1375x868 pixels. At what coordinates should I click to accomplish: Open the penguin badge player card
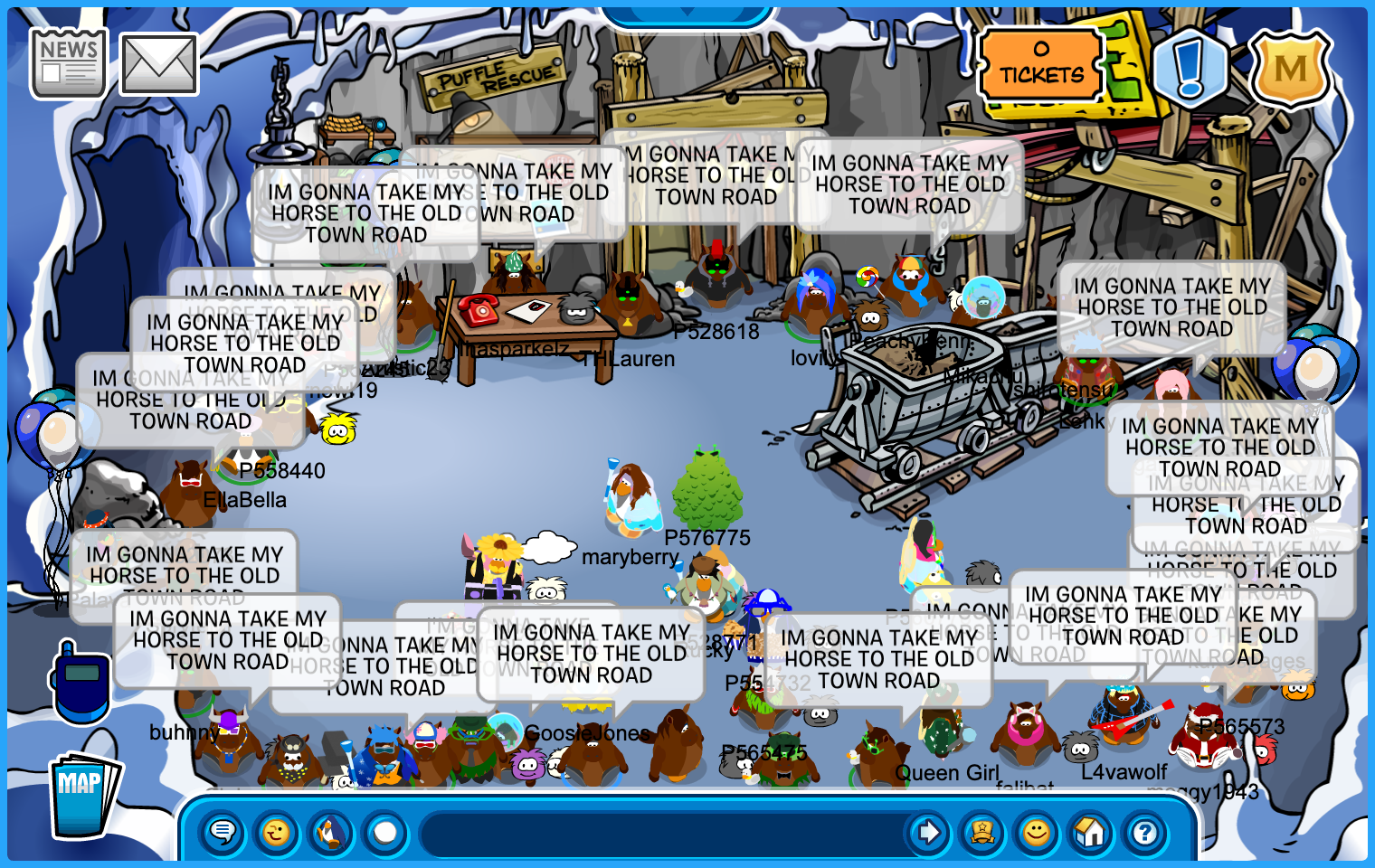click(982, 832)
